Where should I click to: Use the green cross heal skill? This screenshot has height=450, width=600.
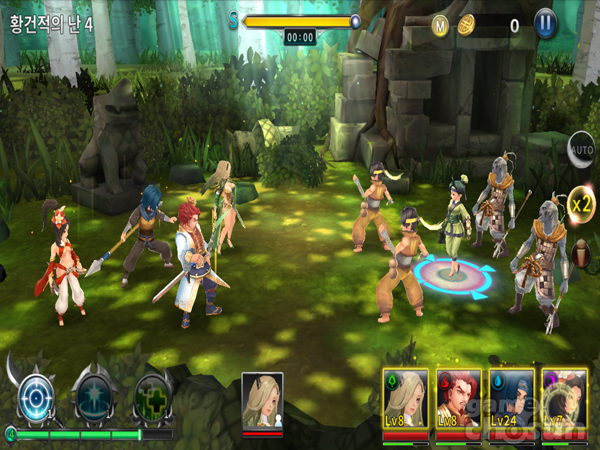tap(153, 397)
